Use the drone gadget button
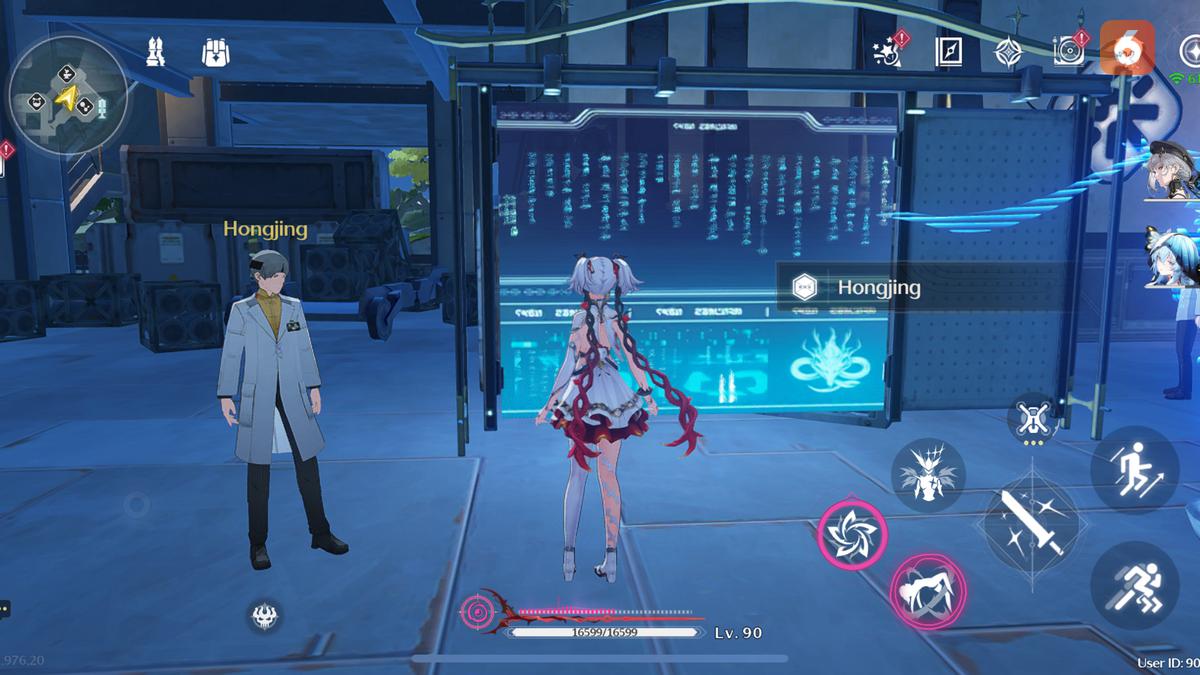 click(1031, 419)
